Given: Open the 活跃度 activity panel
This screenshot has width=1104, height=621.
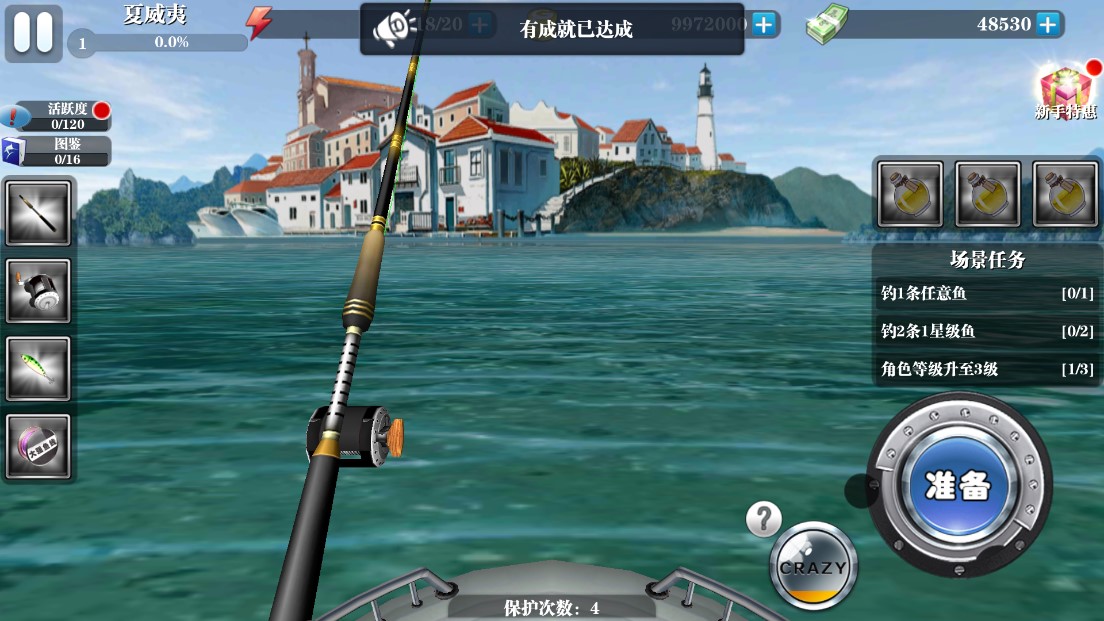Looking at the screenshot, I should click(58, 116).
